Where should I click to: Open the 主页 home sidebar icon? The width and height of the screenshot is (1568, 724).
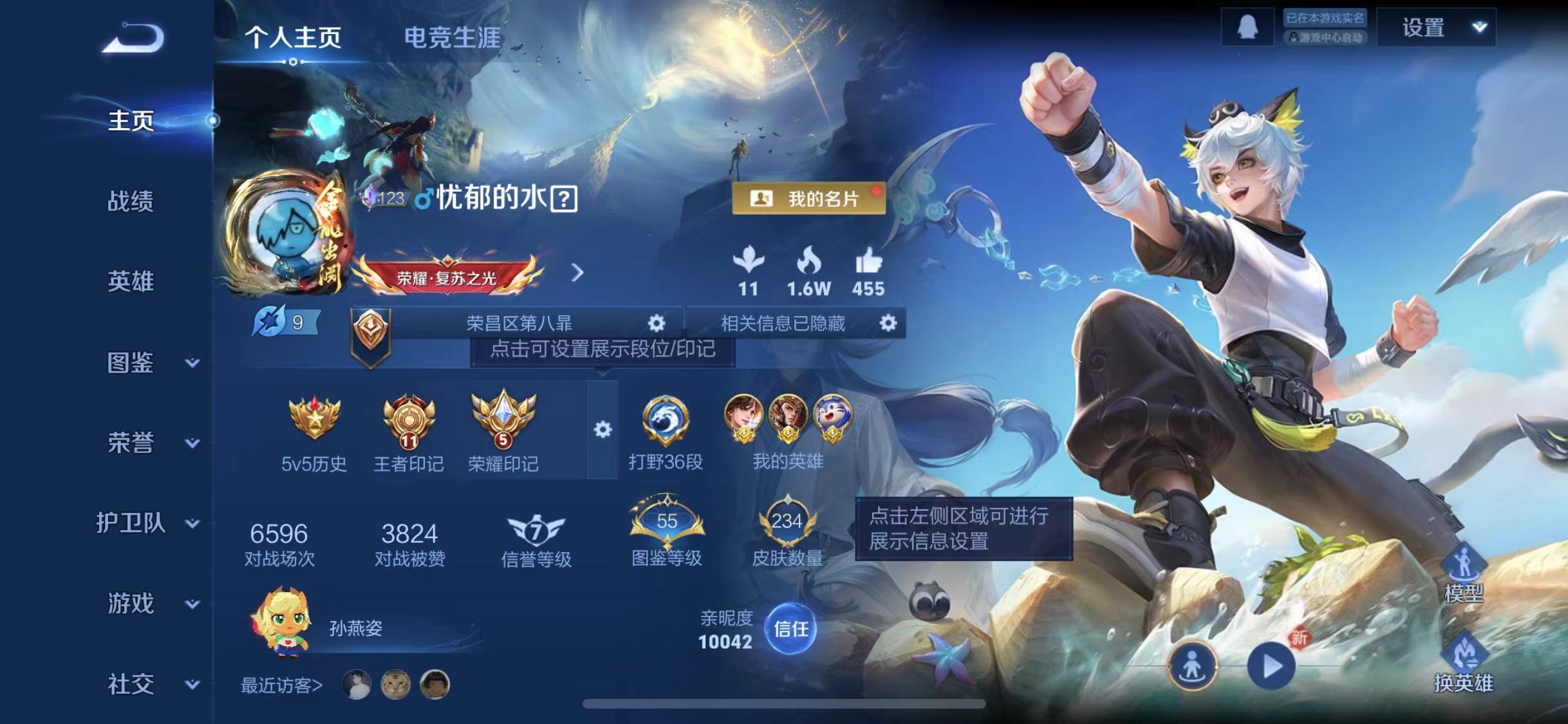pos(131,119)
